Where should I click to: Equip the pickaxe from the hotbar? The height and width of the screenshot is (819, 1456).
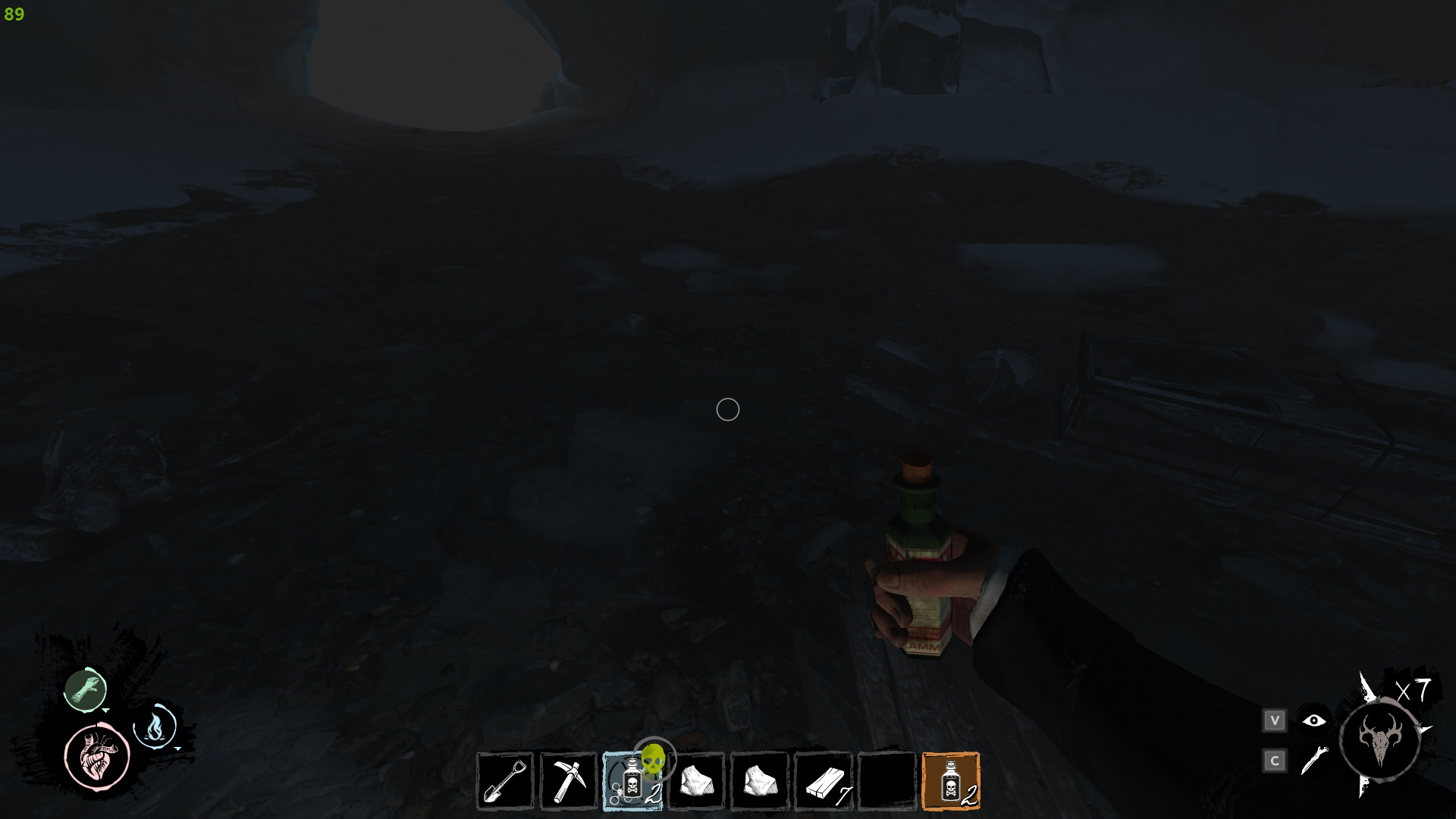point(569,781)
